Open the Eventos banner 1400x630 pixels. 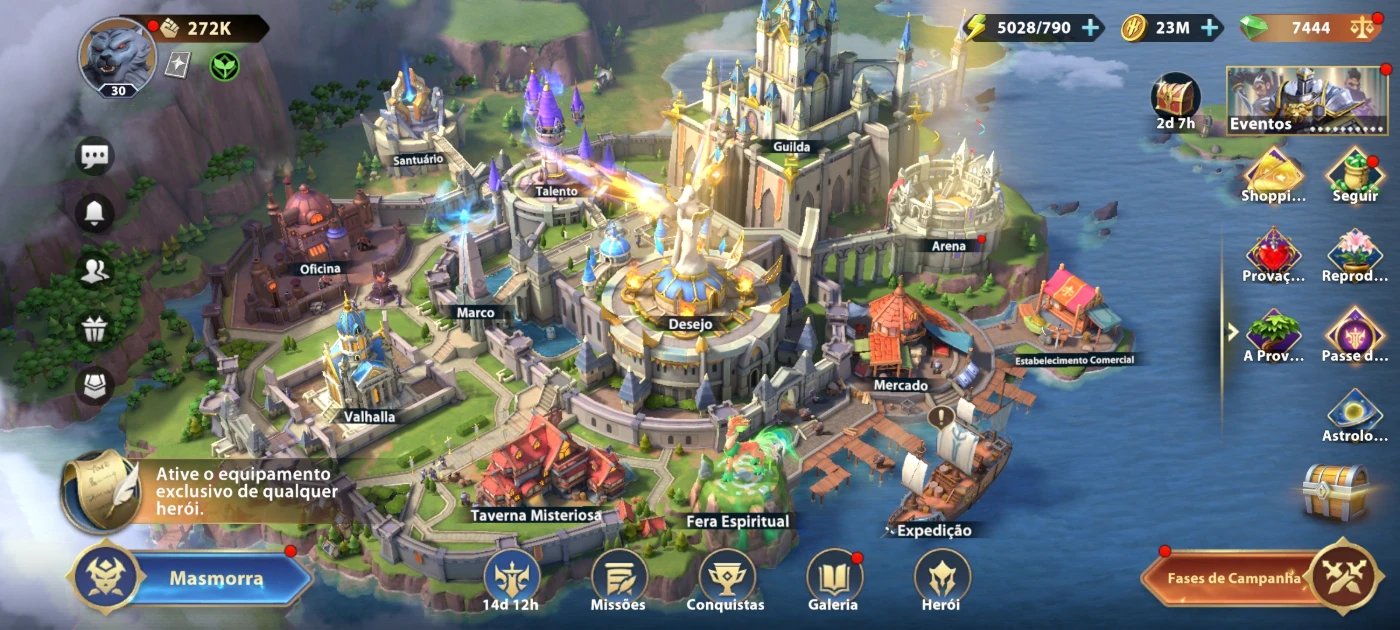pyautogui.click(x=1307, y=100)
